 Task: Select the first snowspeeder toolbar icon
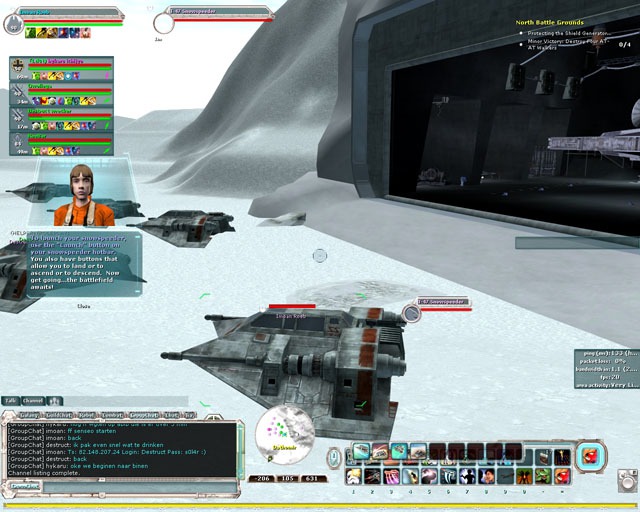(x=360, y=452)
